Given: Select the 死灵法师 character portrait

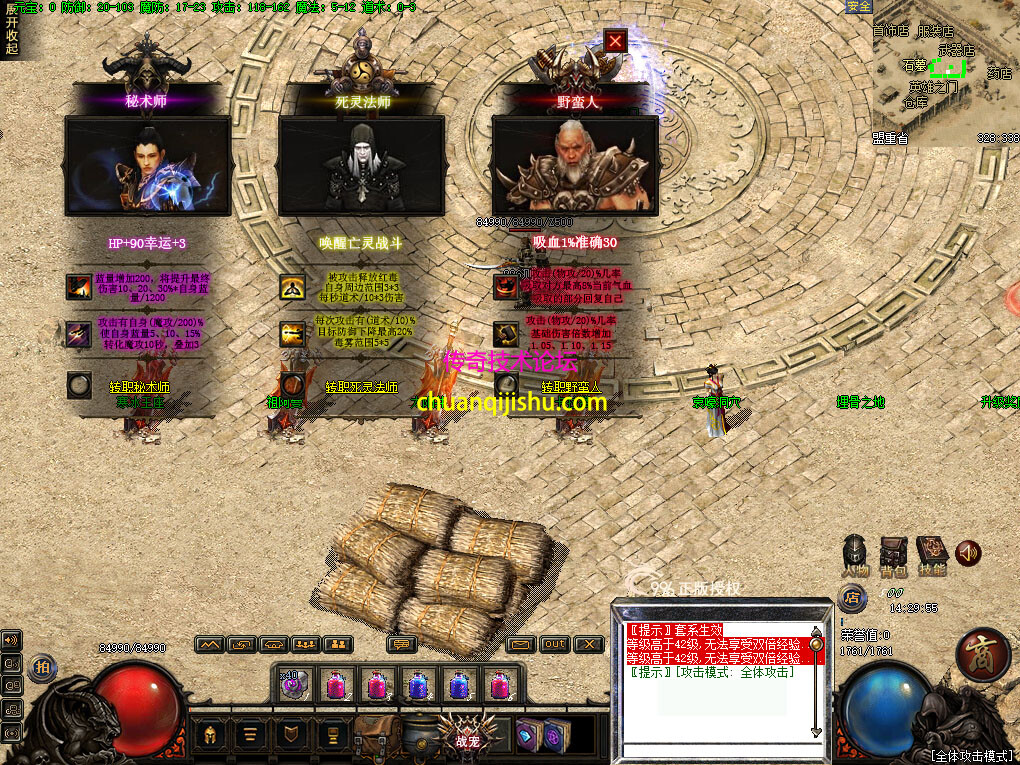Looking at the screenshot, I should tap(361, 165).
